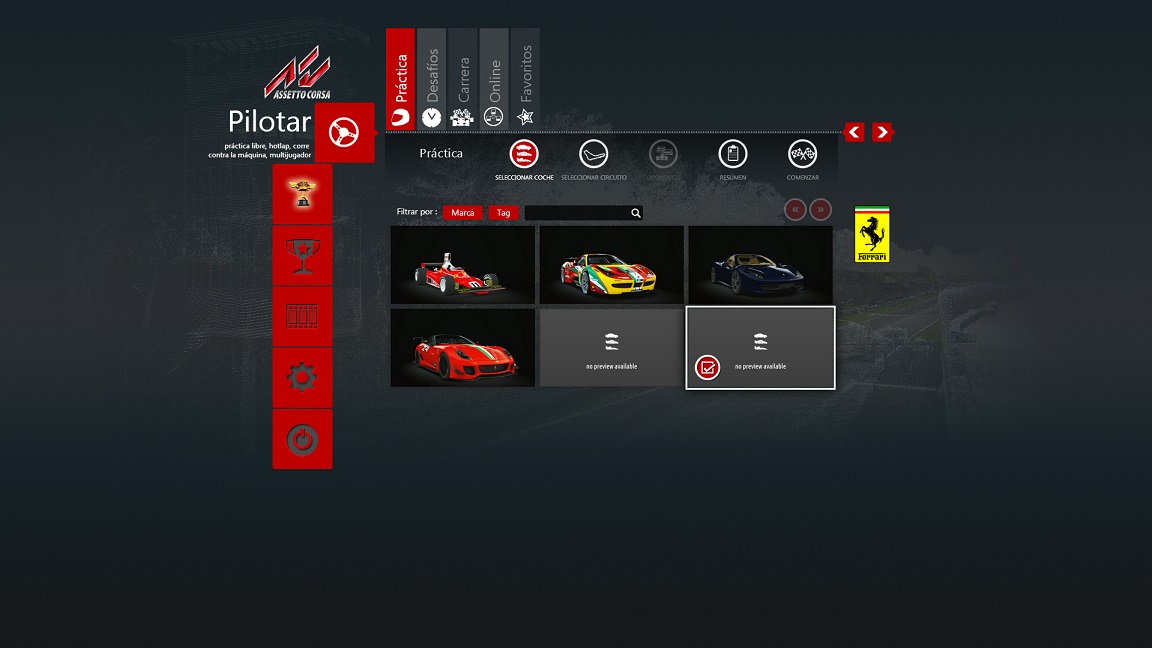Show the Favoritos tab
Viewport: 1152px width, 648px height.
(x=525, y=80)
